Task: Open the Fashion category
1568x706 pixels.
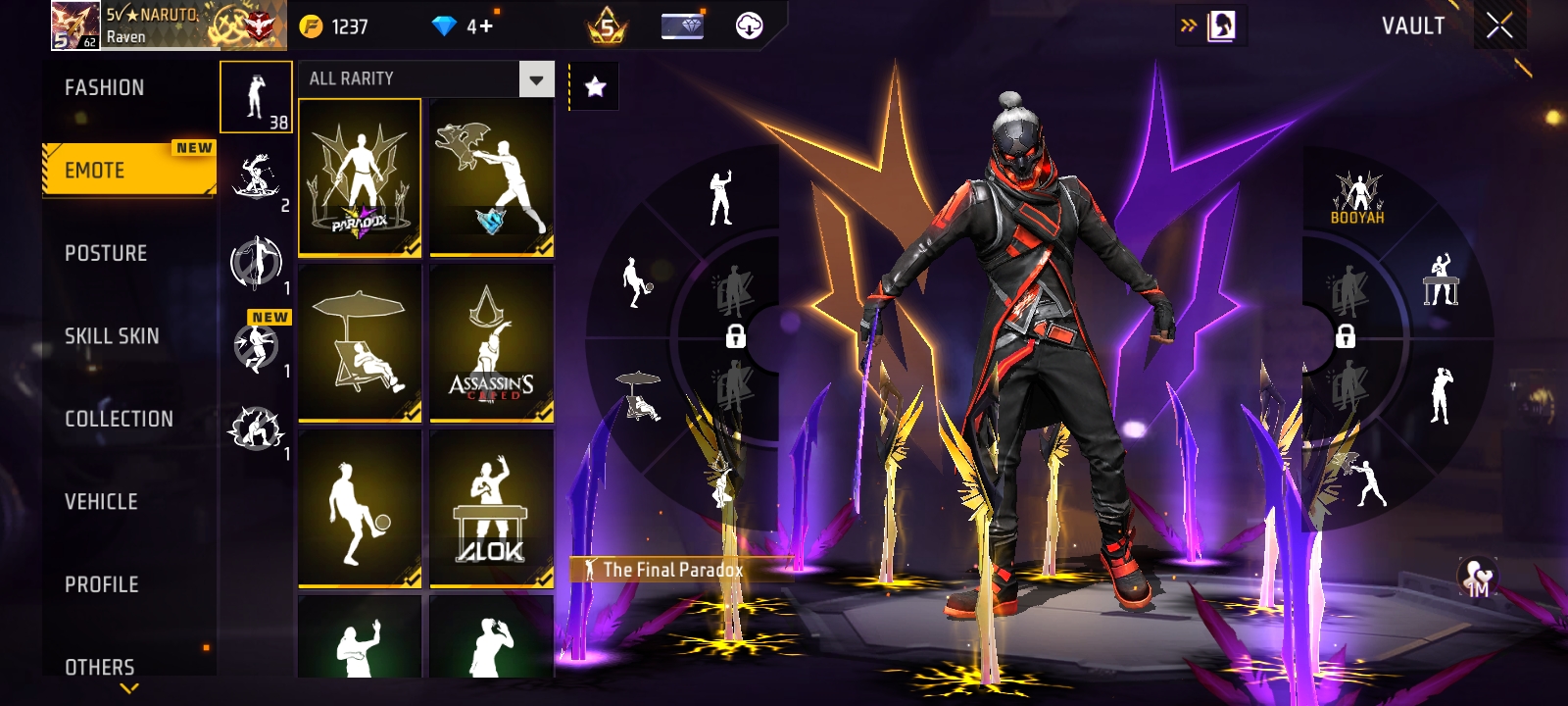Action: (105, 88)
